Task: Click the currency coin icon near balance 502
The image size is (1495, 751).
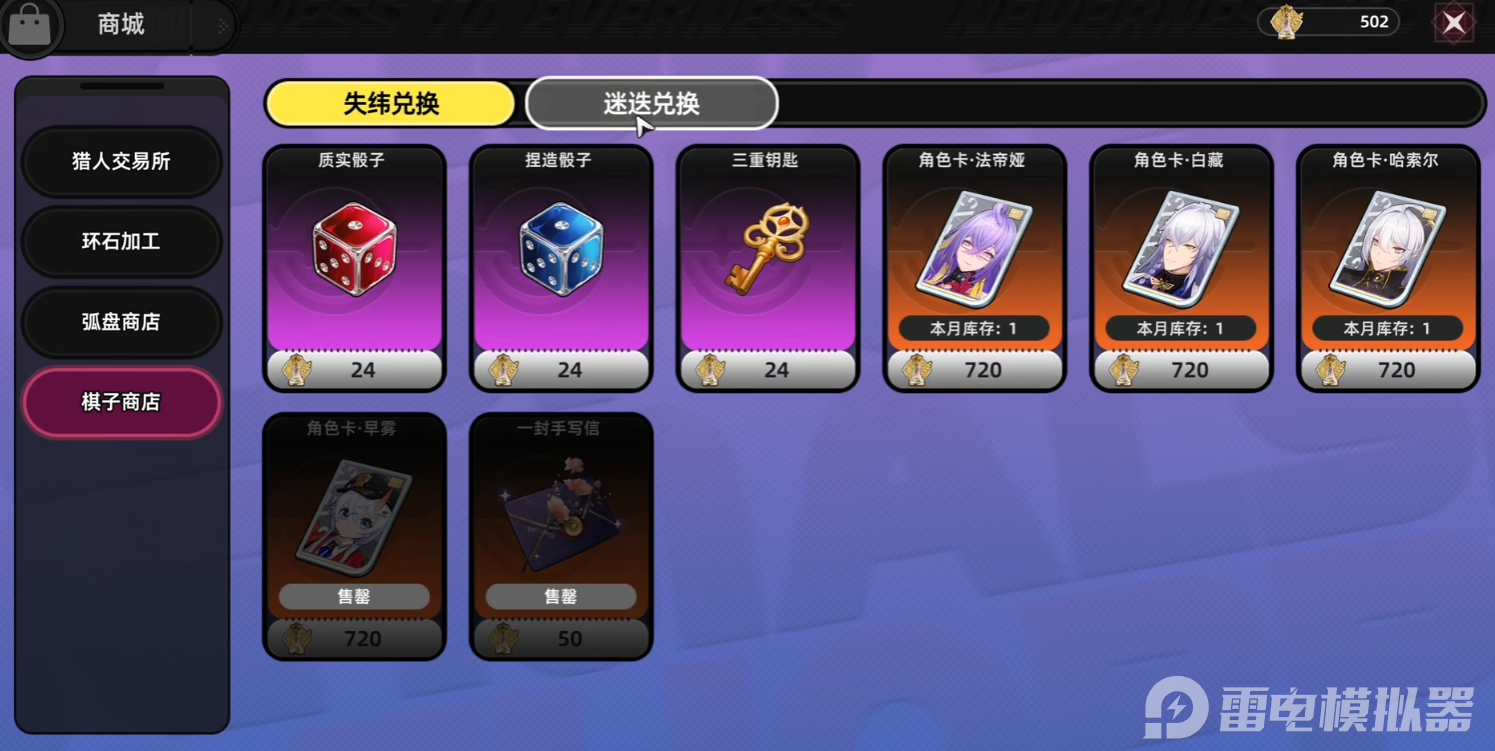Action: coord(1289,21)
